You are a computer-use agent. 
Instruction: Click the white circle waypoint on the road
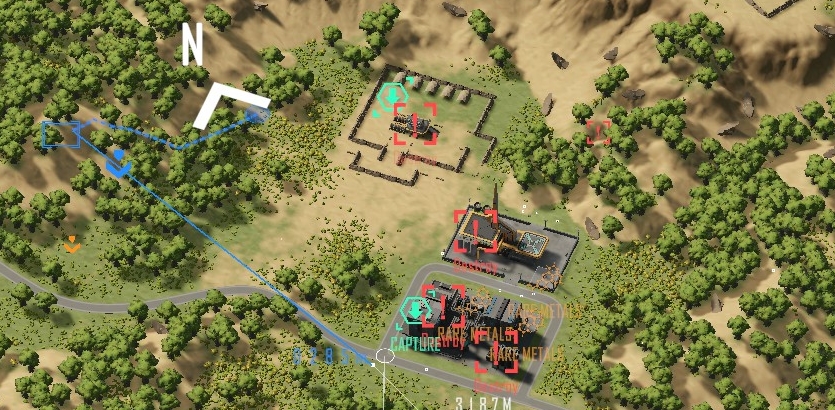pyautogui.click(x=386, y=356)
